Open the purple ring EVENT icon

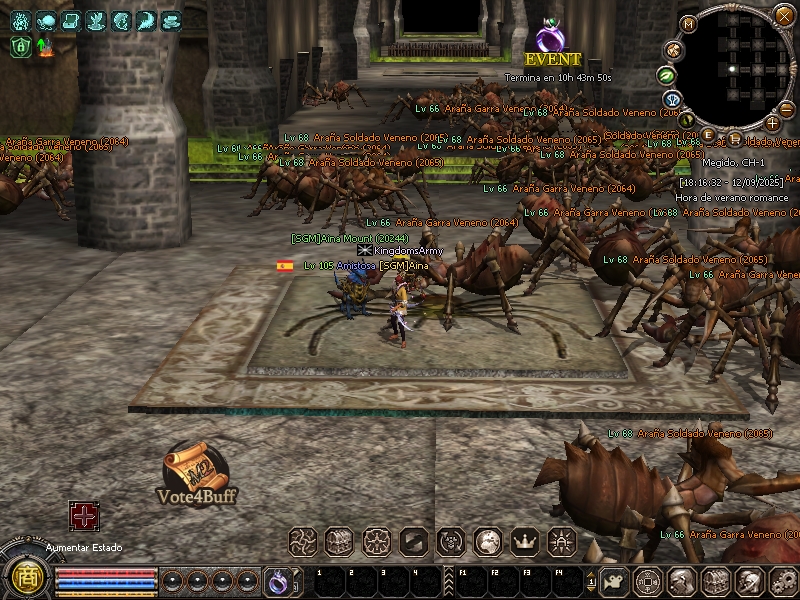(x=549, y=37)
